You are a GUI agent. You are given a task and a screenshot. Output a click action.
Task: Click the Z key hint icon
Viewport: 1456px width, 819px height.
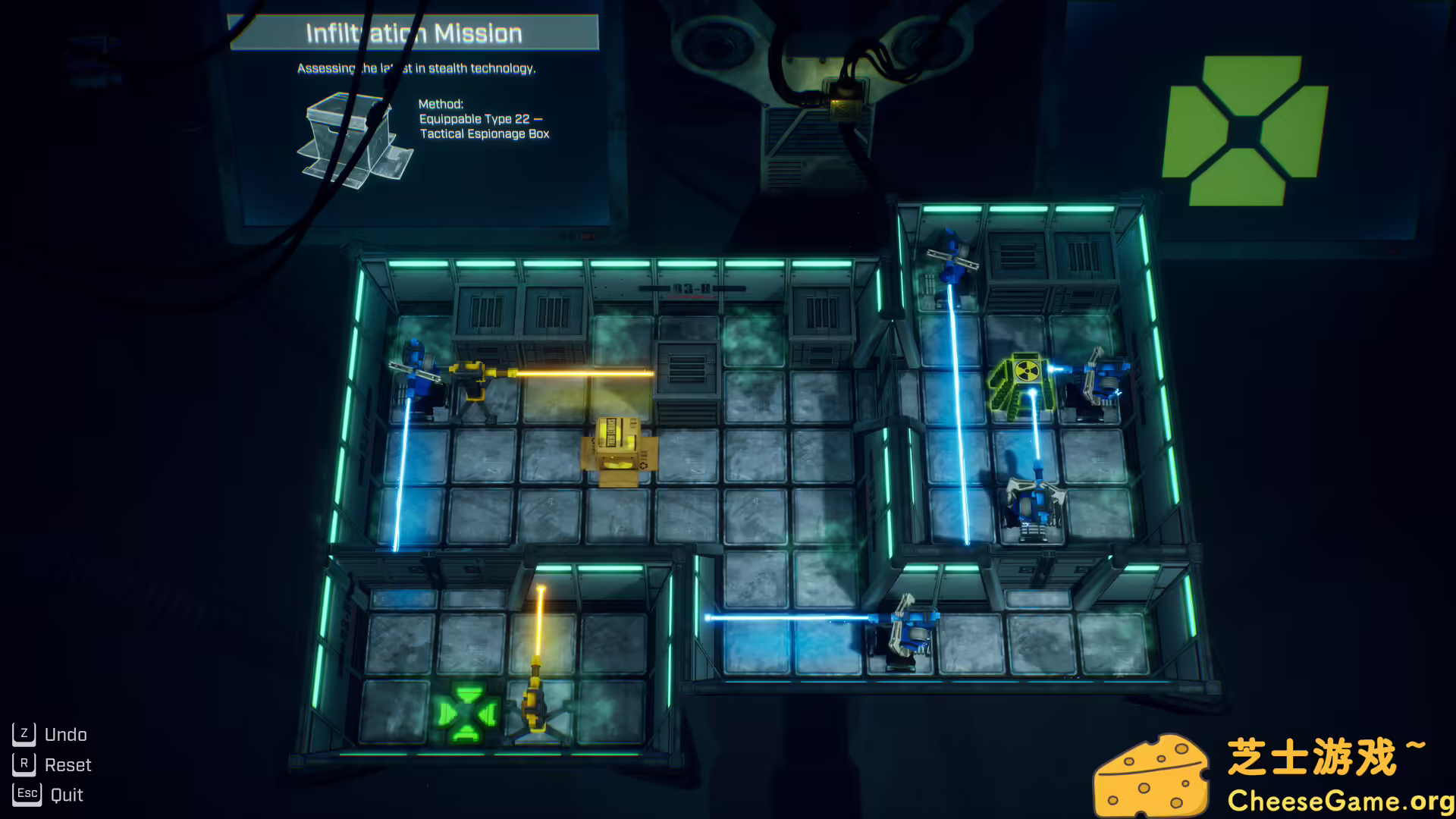(x=24, y=733)
